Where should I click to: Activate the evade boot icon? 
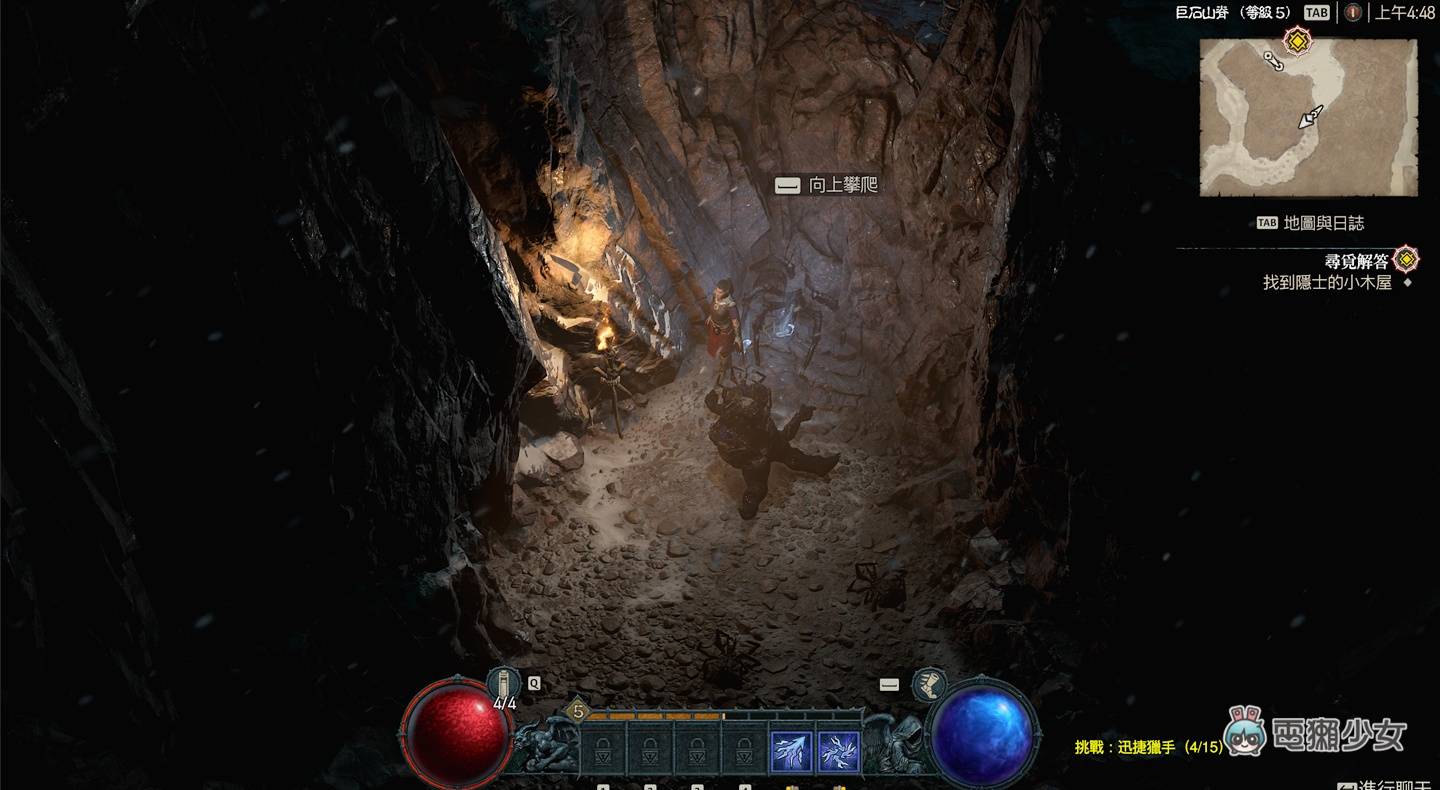click(930, 684)
